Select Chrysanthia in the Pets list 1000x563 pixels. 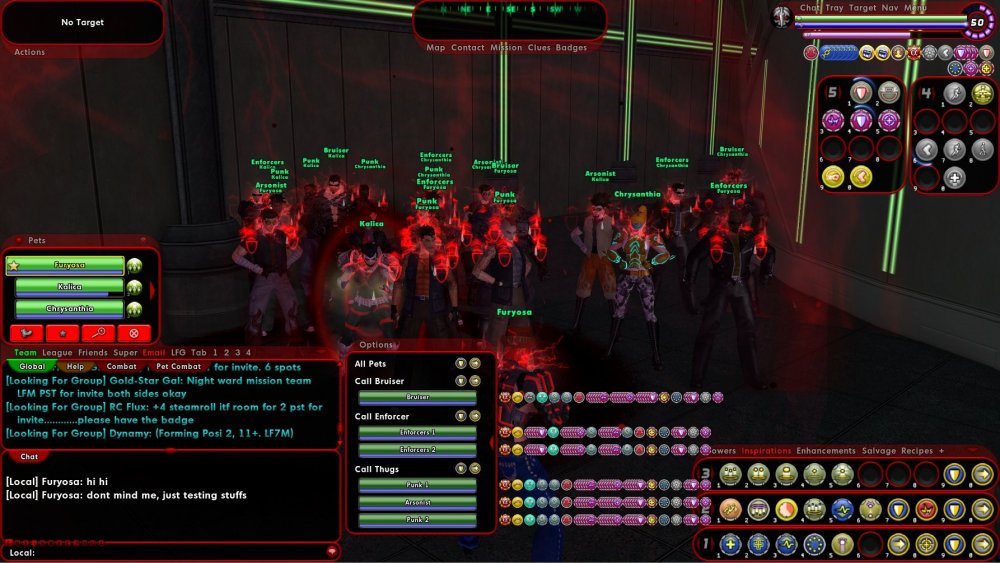69,309
